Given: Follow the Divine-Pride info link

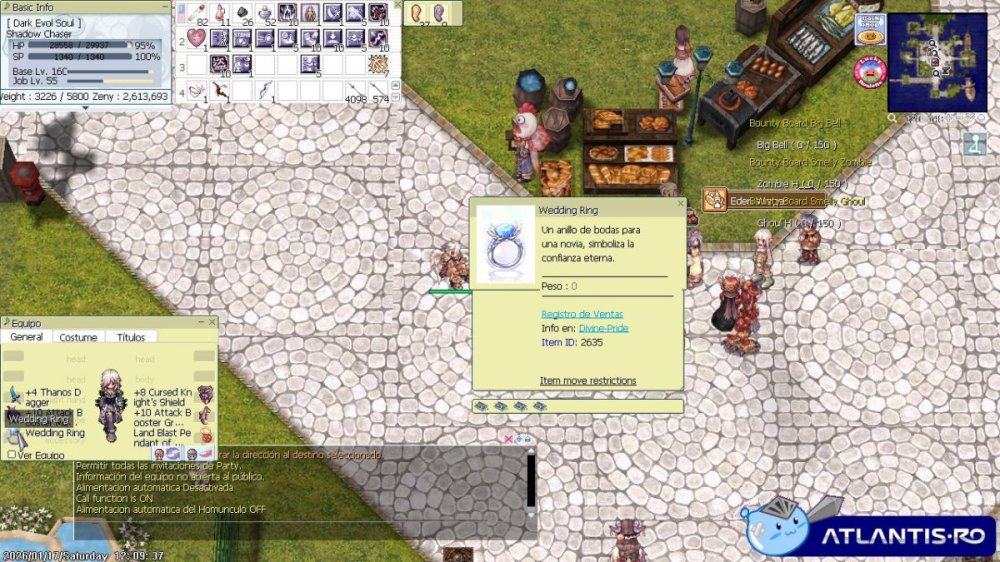Looking at the screenshot, I should (603, 328).
